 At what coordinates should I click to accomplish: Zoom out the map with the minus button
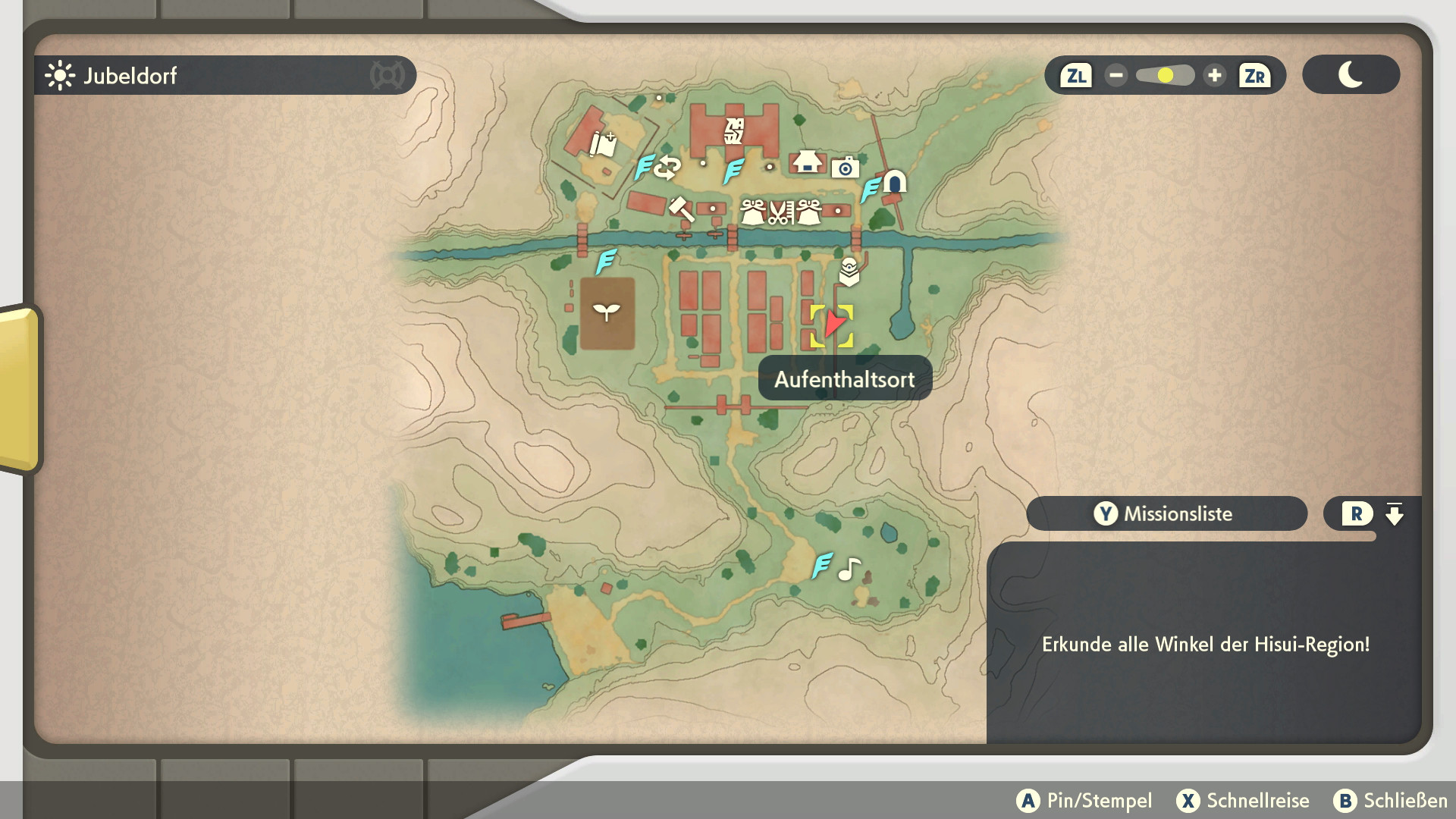[x=1116, y=76]
